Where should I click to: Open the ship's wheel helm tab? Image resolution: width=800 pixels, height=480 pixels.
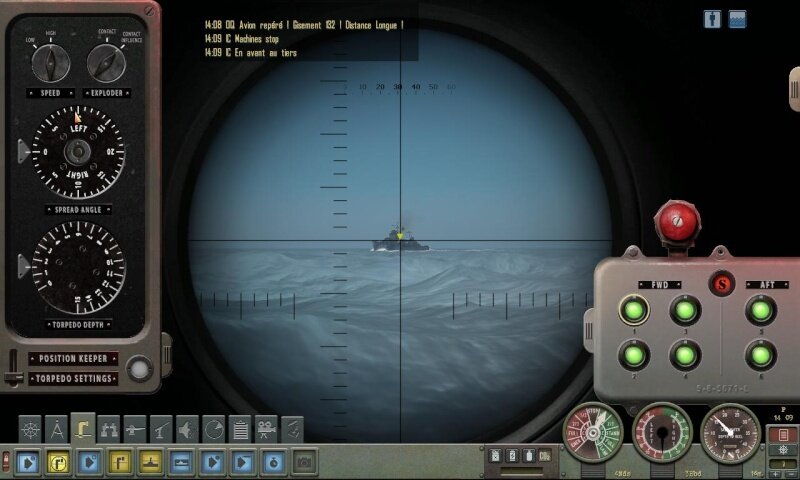30,428
